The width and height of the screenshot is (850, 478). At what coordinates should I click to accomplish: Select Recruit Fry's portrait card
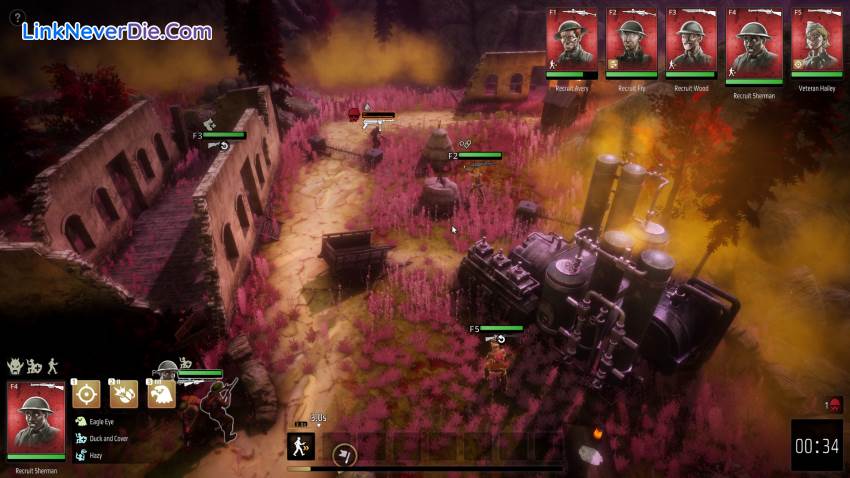click(632, 41)
